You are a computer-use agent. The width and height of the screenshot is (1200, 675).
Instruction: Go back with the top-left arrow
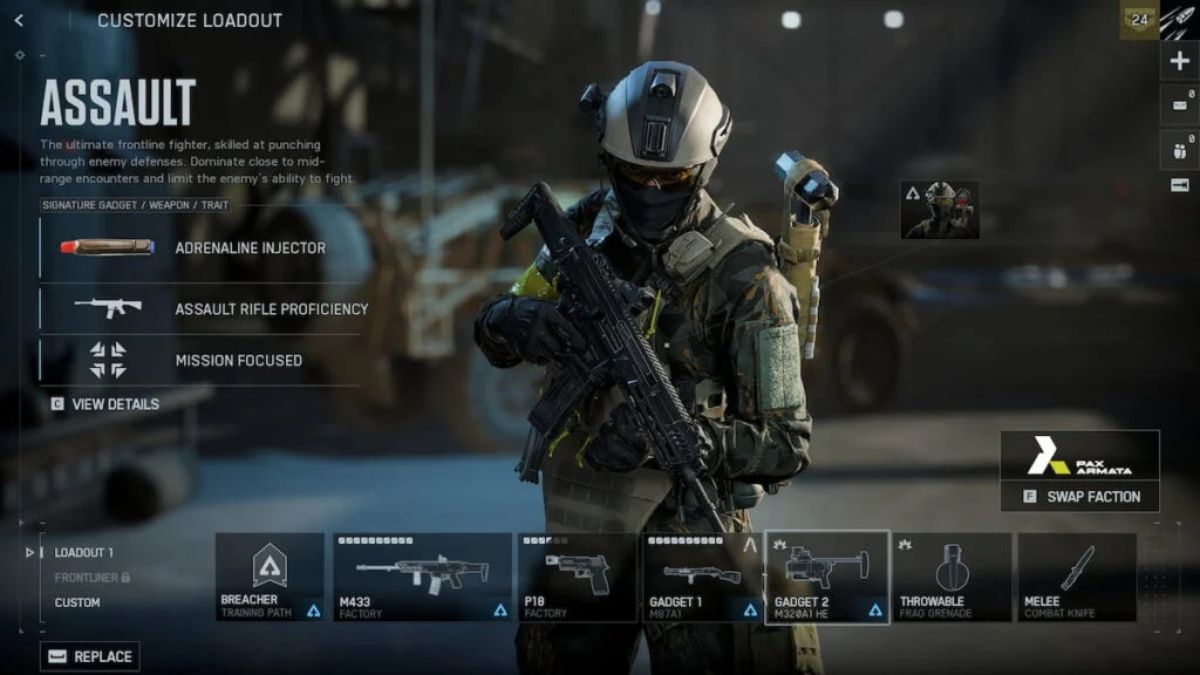(19, 20)
